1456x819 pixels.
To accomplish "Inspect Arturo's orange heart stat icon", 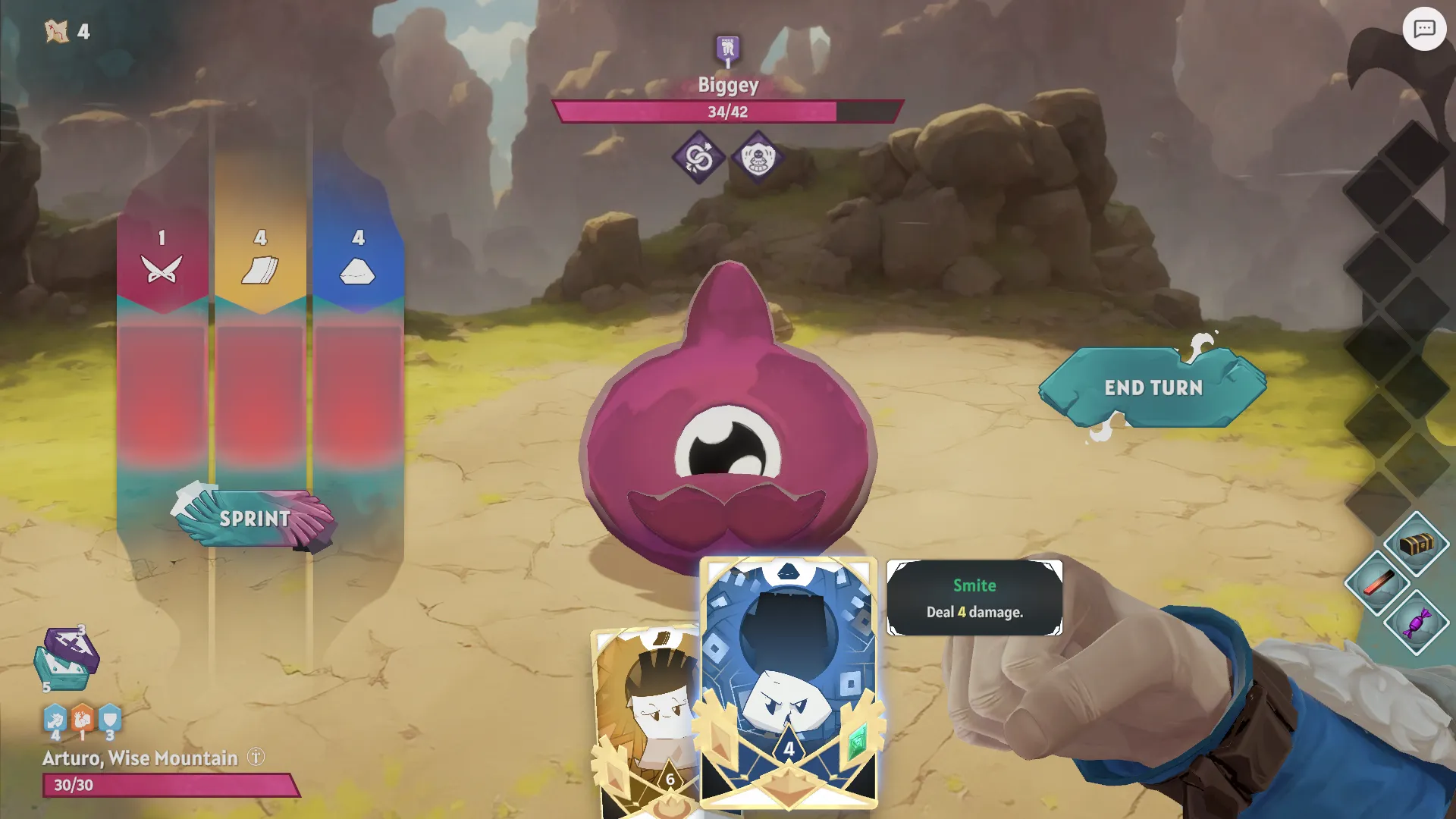I will coord(83,717).
